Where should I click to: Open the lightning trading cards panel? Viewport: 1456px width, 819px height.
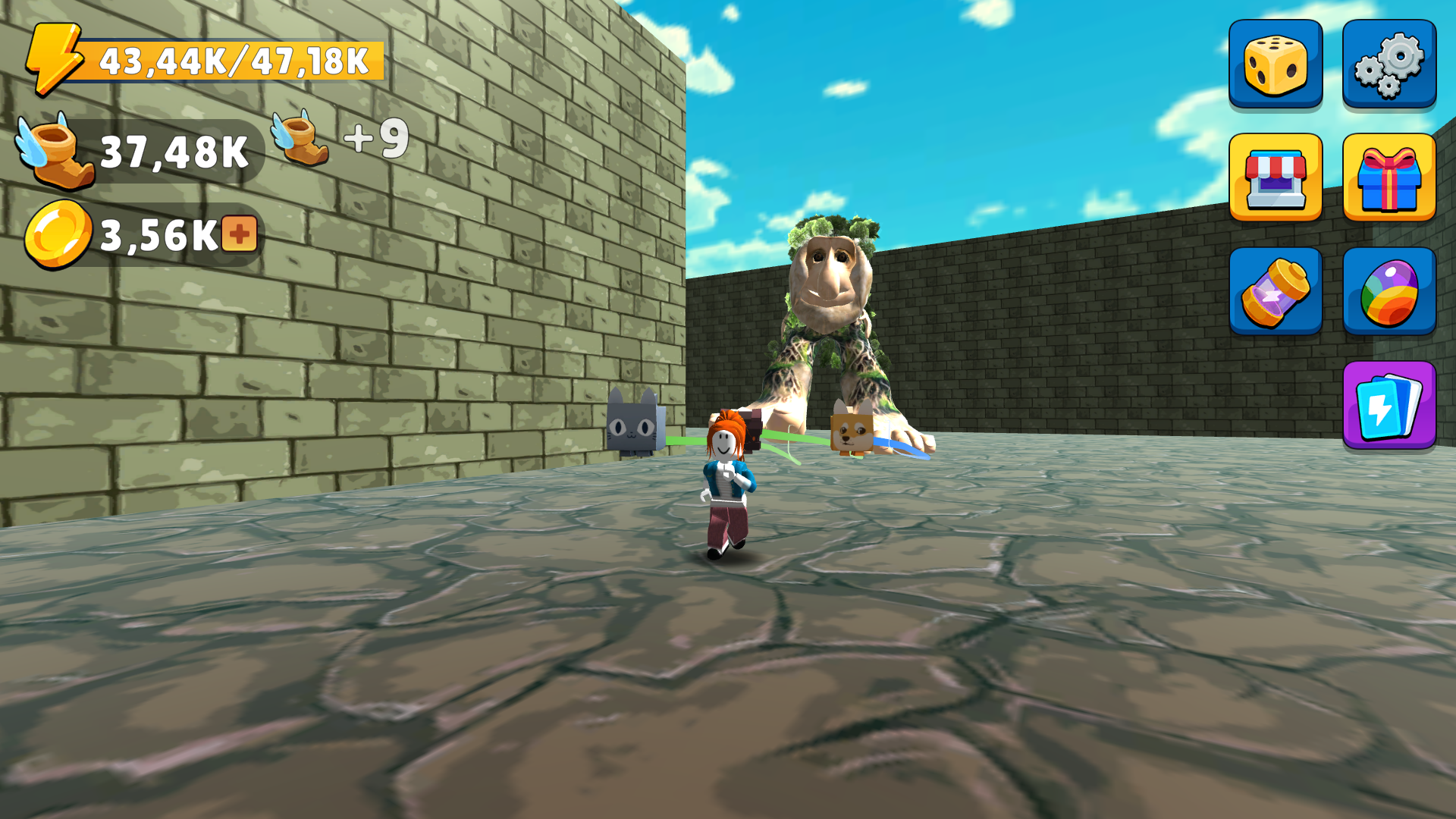point(1389,406)
